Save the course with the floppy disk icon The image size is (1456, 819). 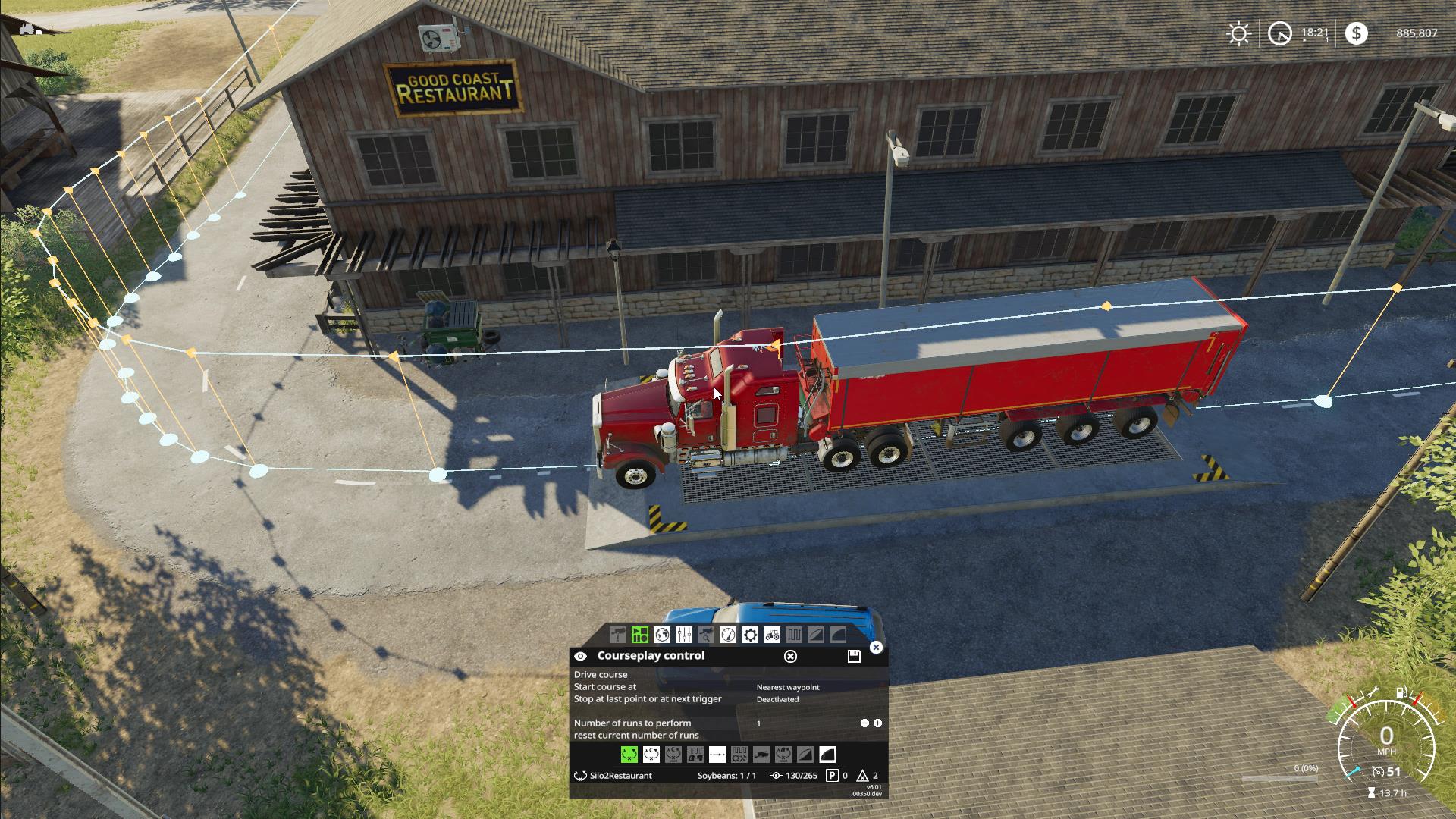click(x=854, y=656)
